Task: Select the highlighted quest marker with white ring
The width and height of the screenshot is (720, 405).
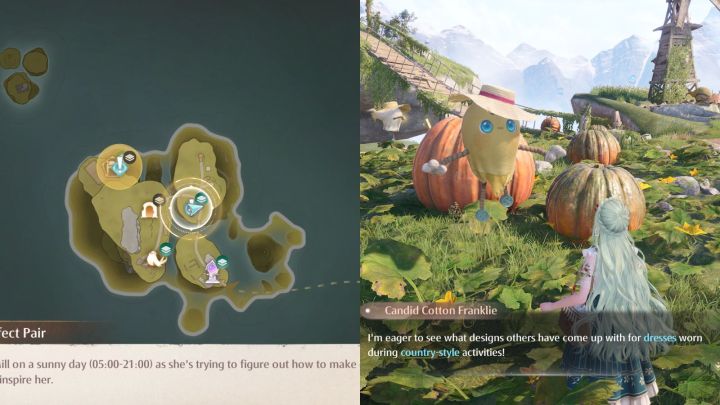Action: point(189,207)
